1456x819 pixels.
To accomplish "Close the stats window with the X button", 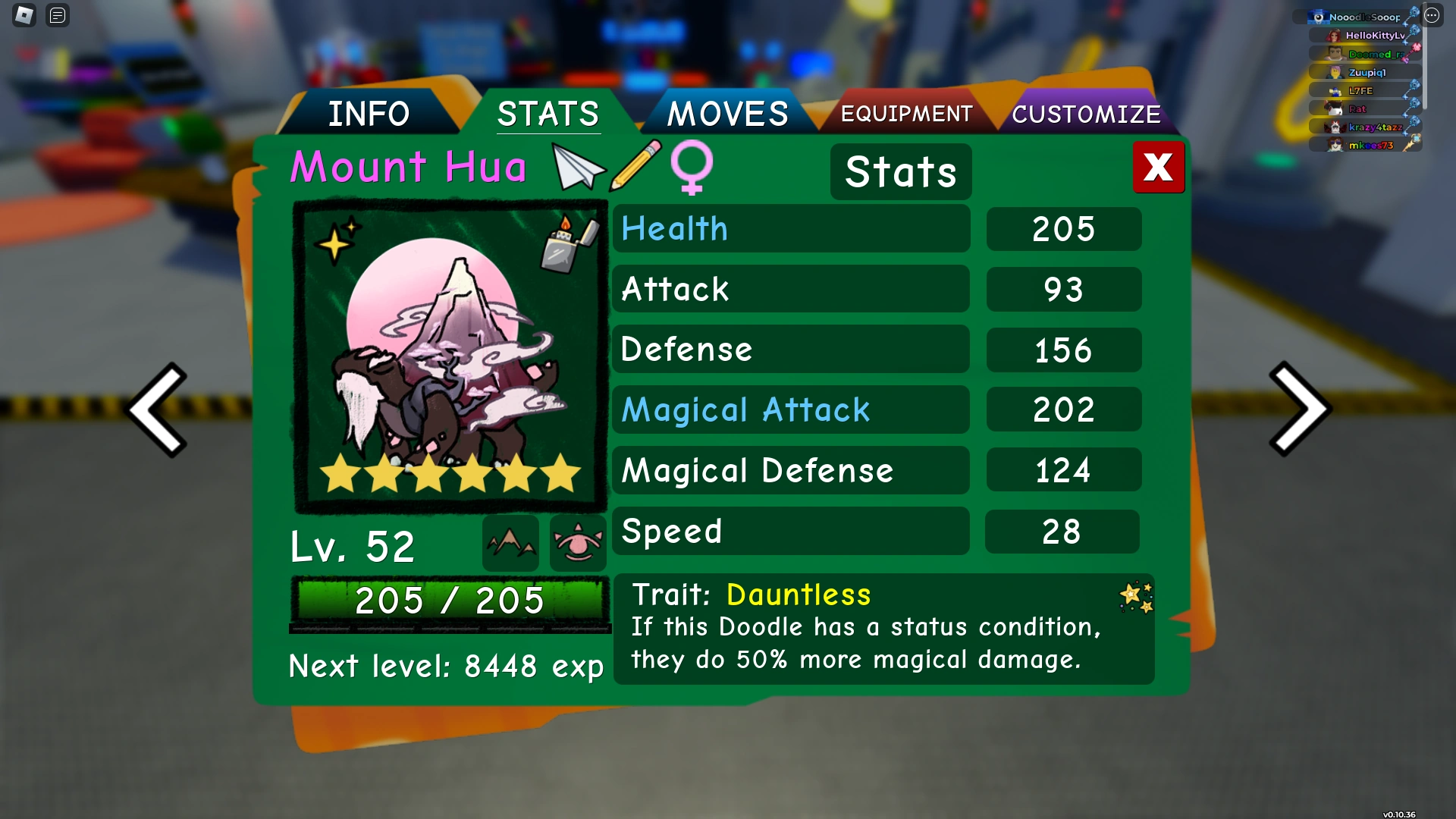I will (1158, 168).
